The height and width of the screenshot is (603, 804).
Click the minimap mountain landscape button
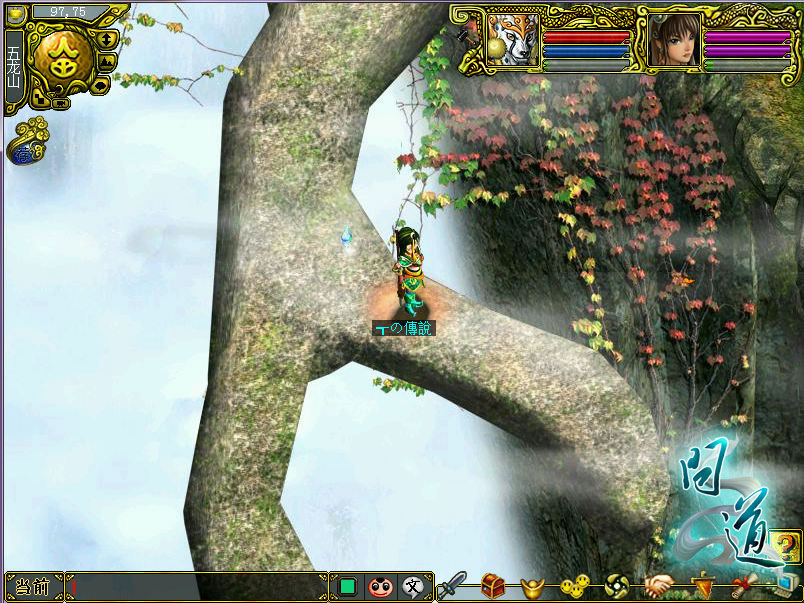107,61
